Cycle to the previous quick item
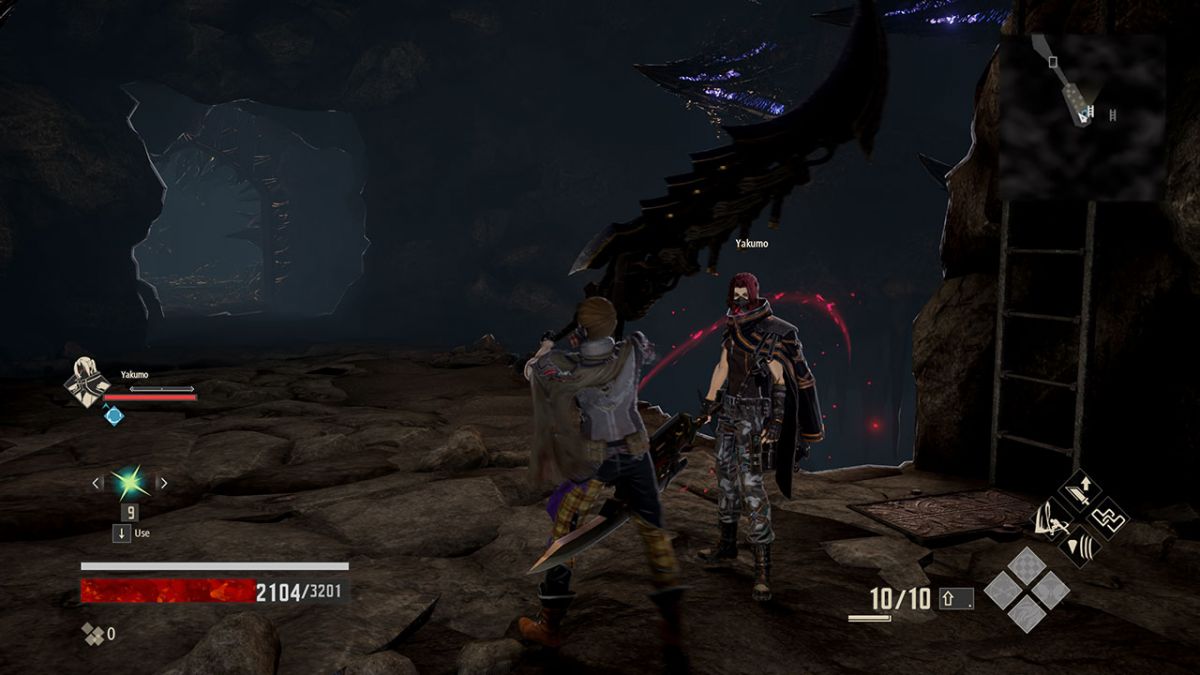 click(97, 484)
